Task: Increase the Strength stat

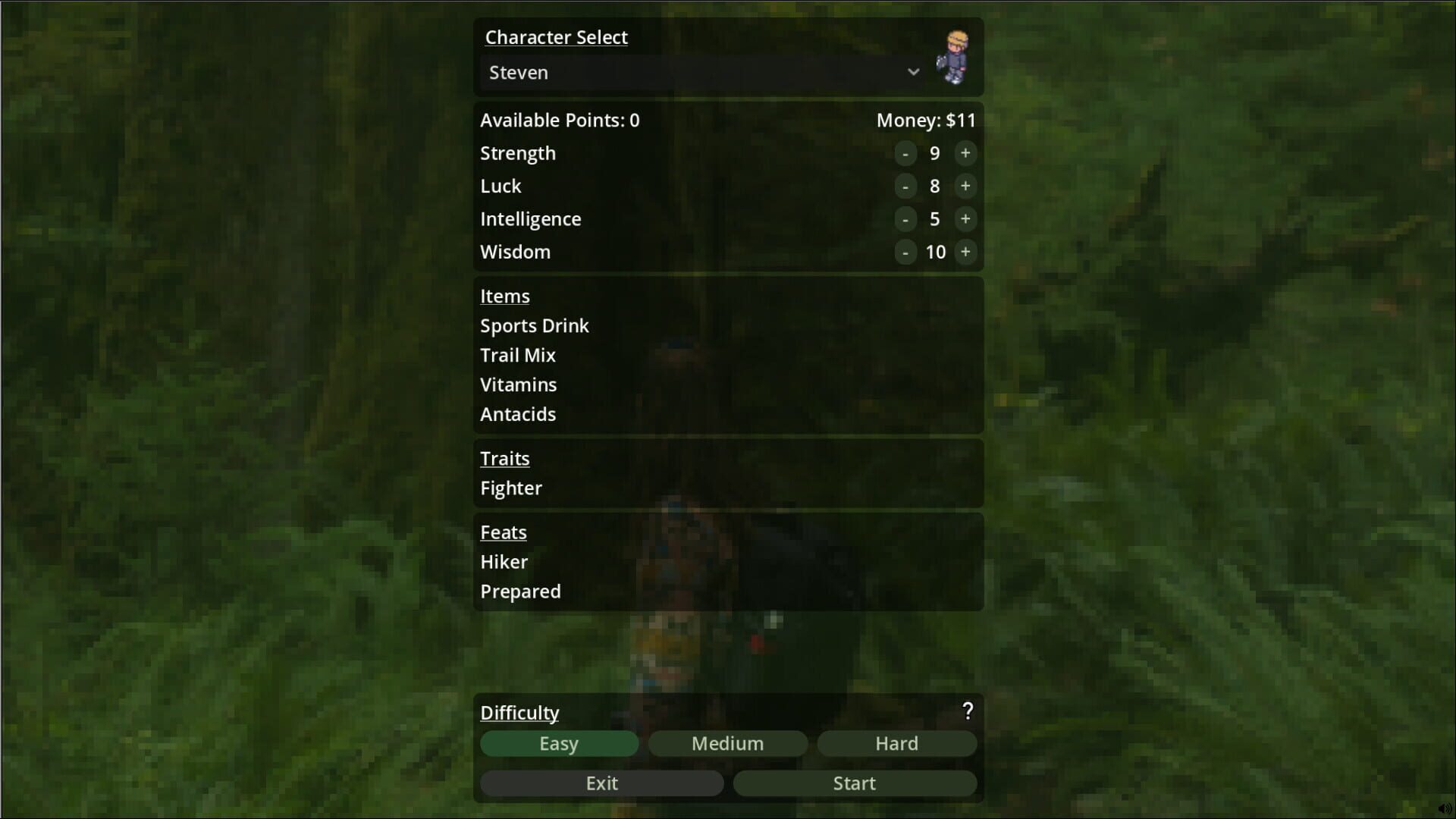Action: click(x=965, y=153)
